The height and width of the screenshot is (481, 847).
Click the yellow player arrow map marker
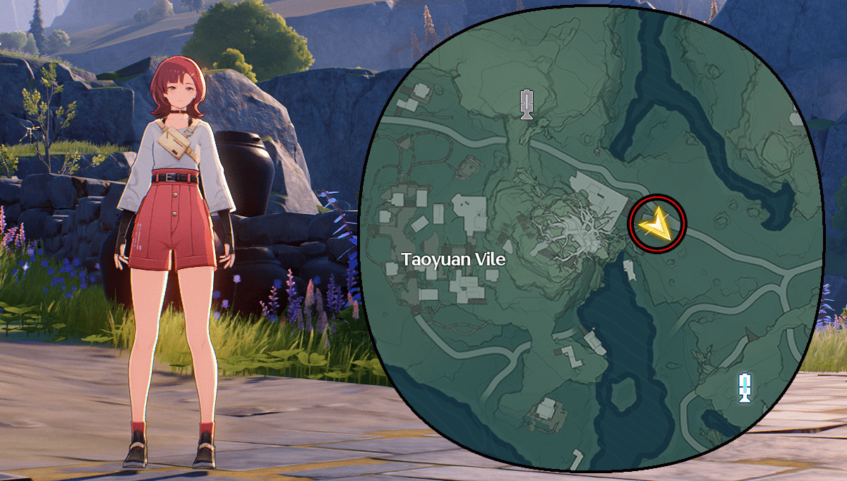pos(657,224)
